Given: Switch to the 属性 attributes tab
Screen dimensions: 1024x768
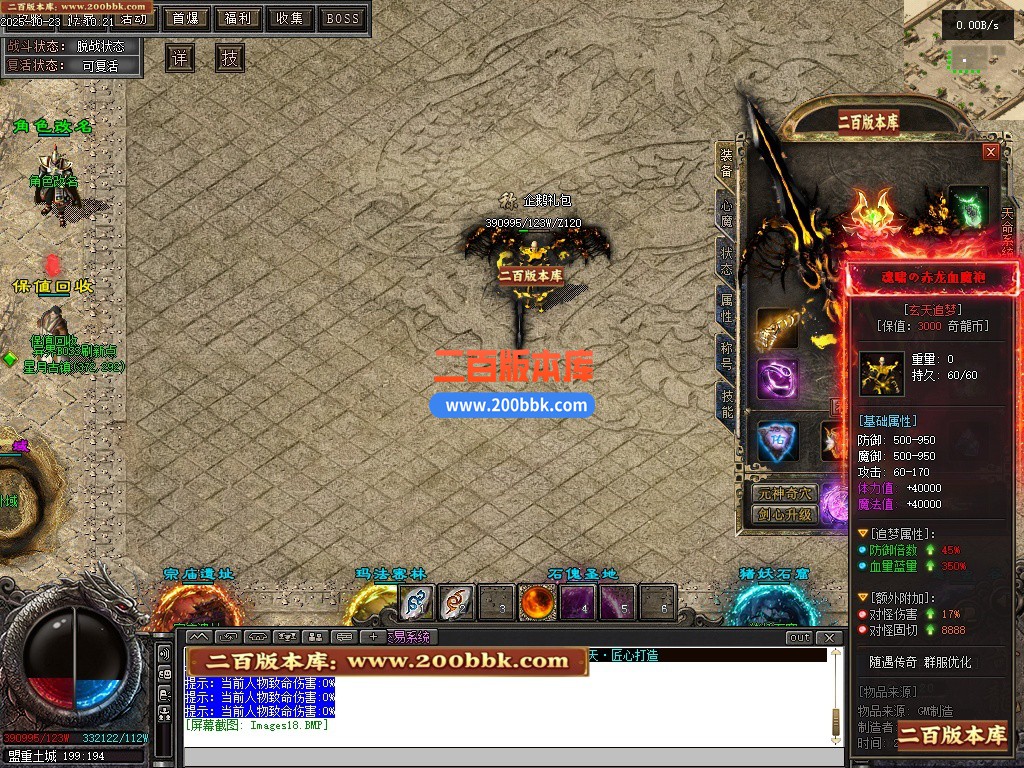Looking at the screenshot, I should tap(727, 307).
